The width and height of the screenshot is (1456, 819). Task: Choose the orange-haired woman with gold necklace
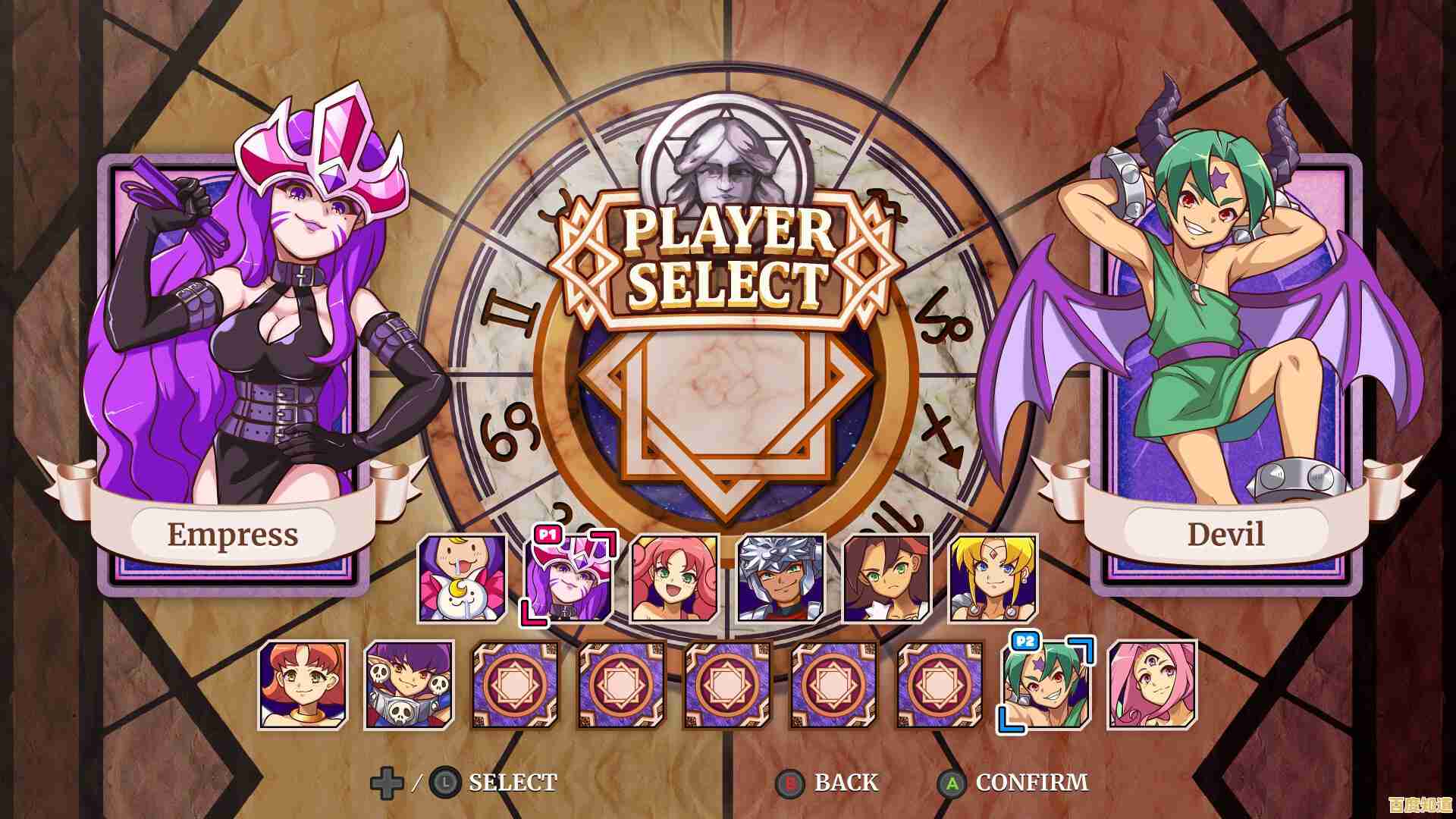[303, 686]
